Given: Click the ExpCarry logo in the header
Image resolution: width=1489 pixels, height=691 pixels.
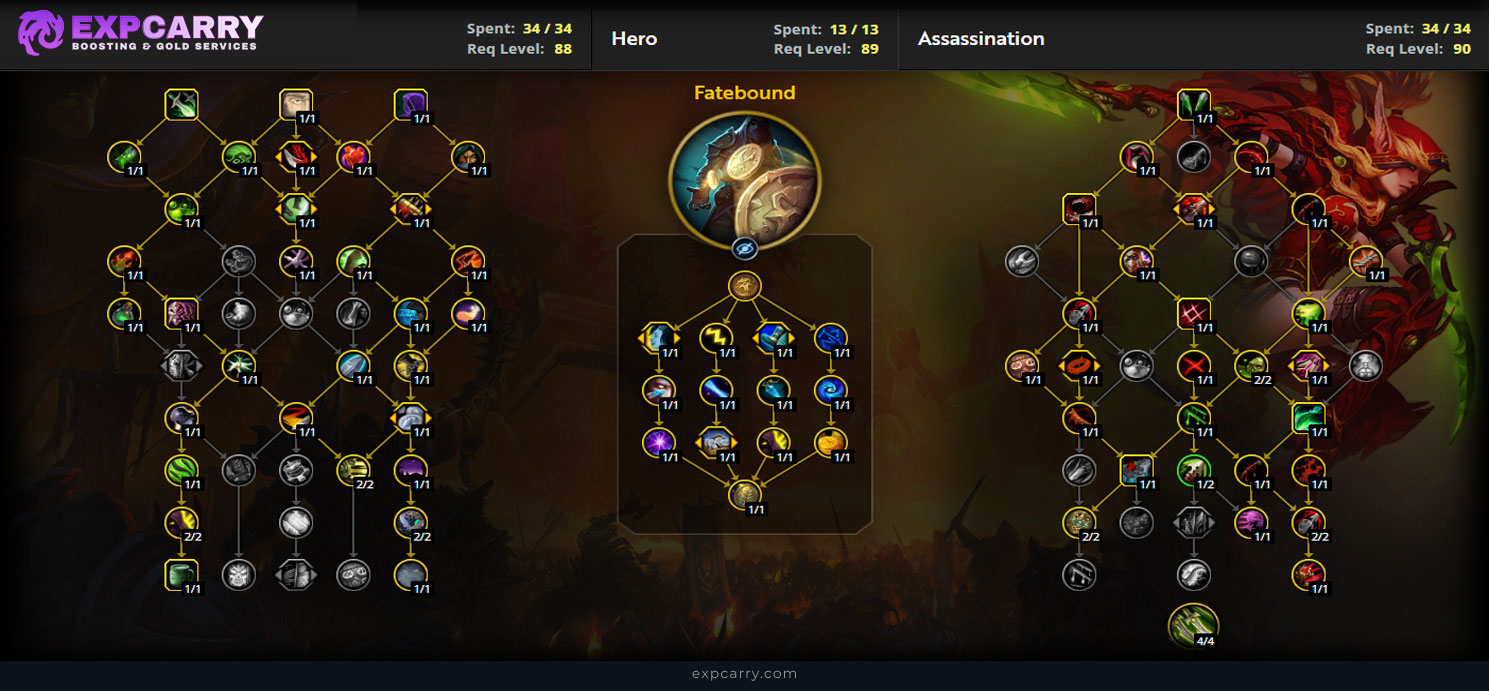Looking at the screenshot, I should pos(140,33).
